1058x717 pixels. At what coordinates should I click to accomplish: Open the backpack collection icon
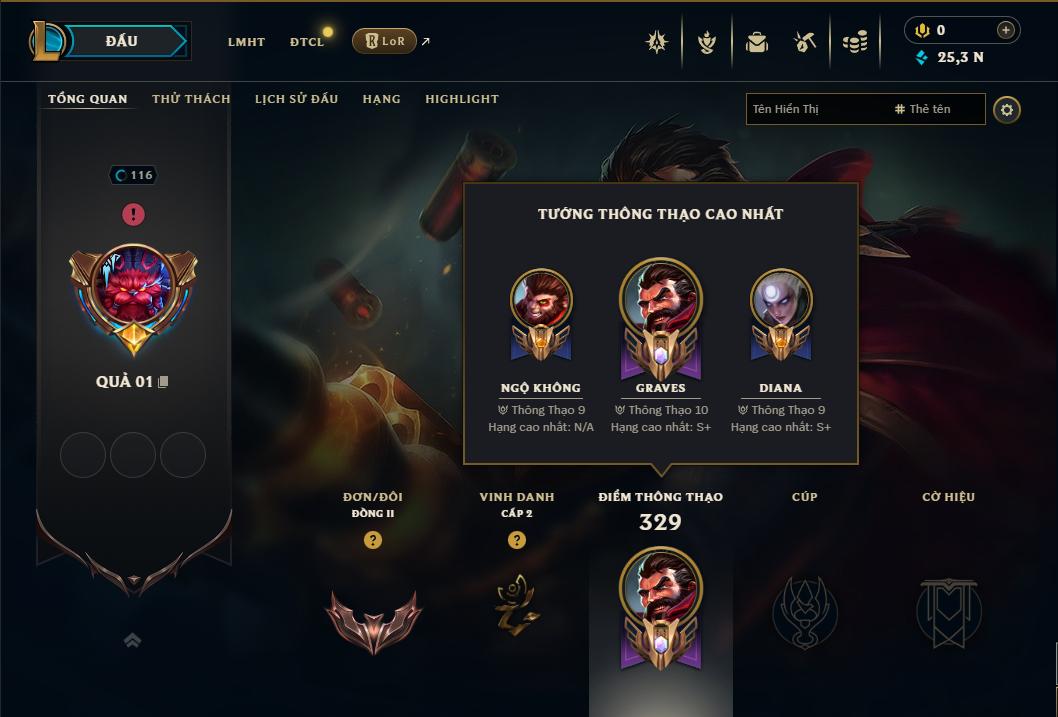757,42
